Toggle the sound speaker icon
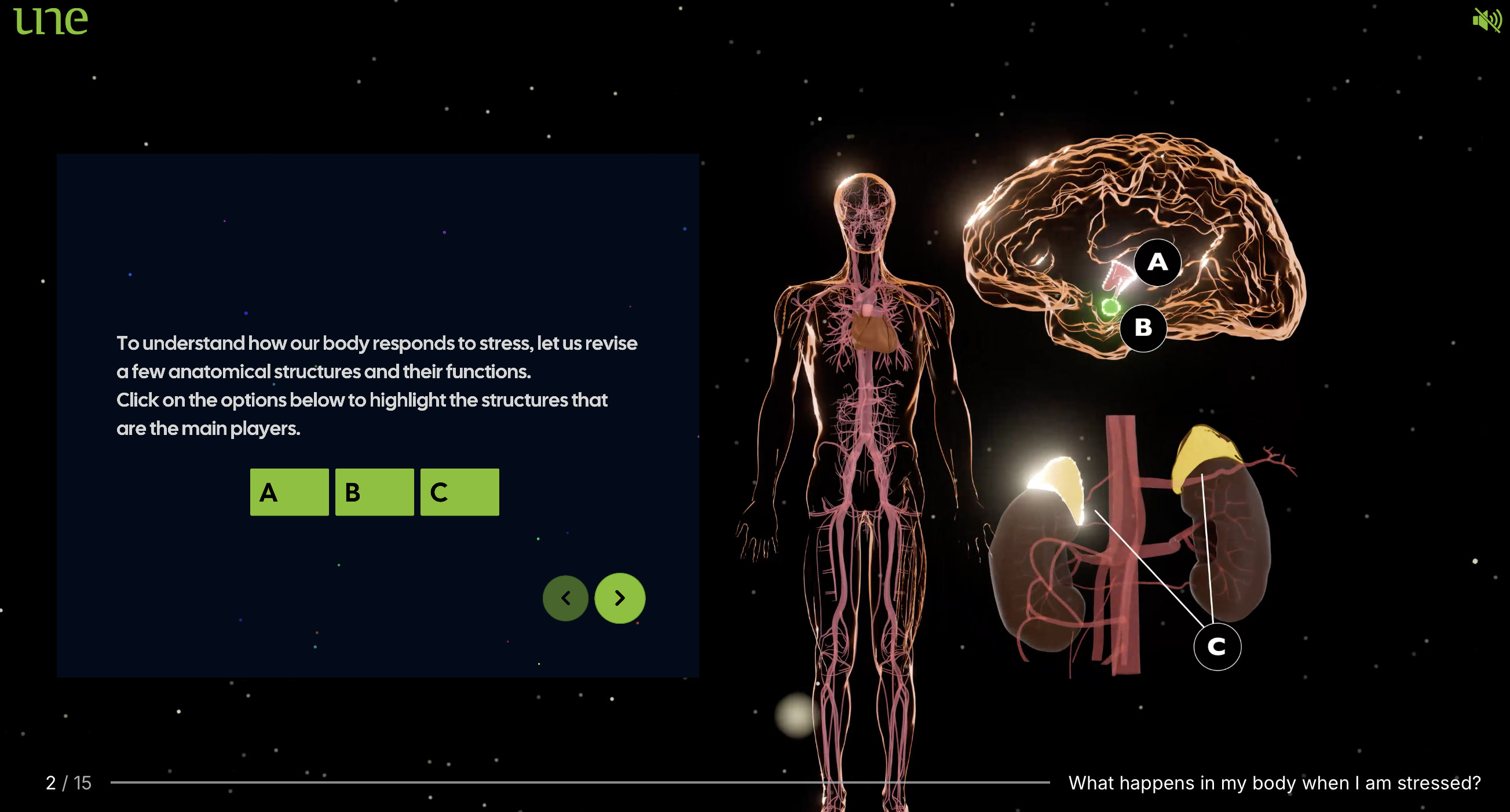Screen dimensions: 1510x812 (x=1486, y=20)
